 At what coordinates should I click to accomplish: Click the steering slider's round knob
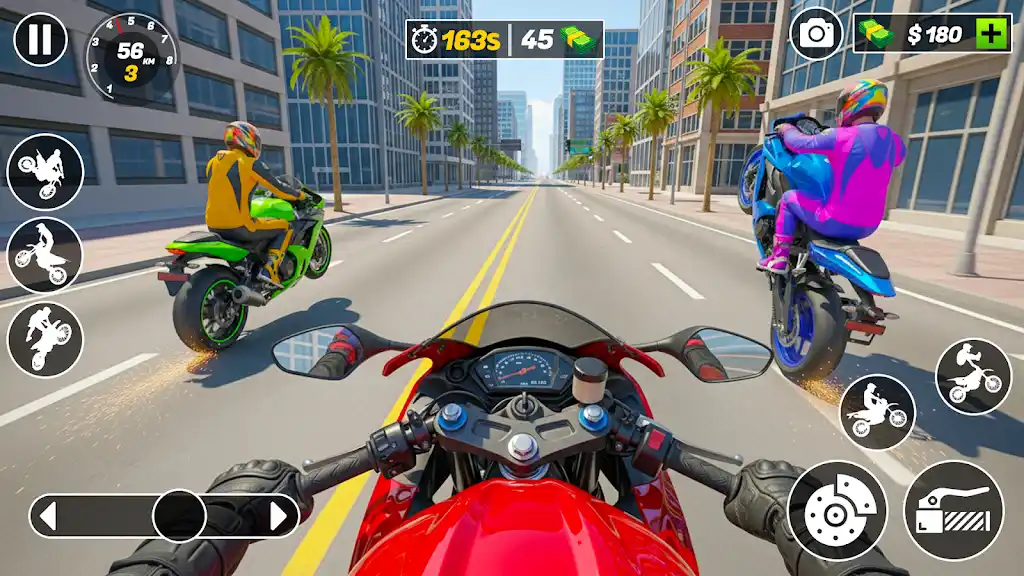tap(179, 516)
